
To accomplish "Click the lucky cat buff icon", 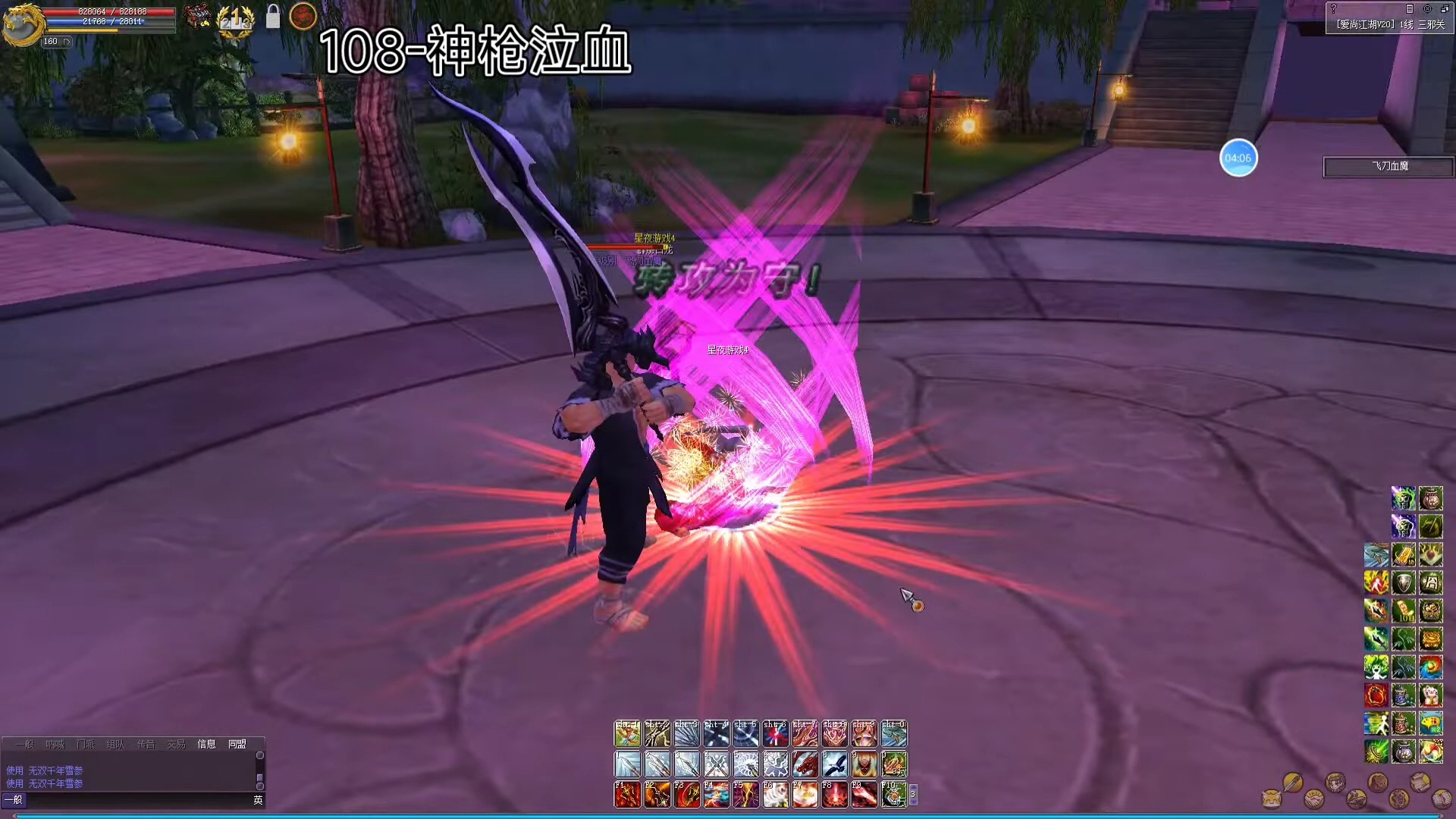I will 1430,695.
